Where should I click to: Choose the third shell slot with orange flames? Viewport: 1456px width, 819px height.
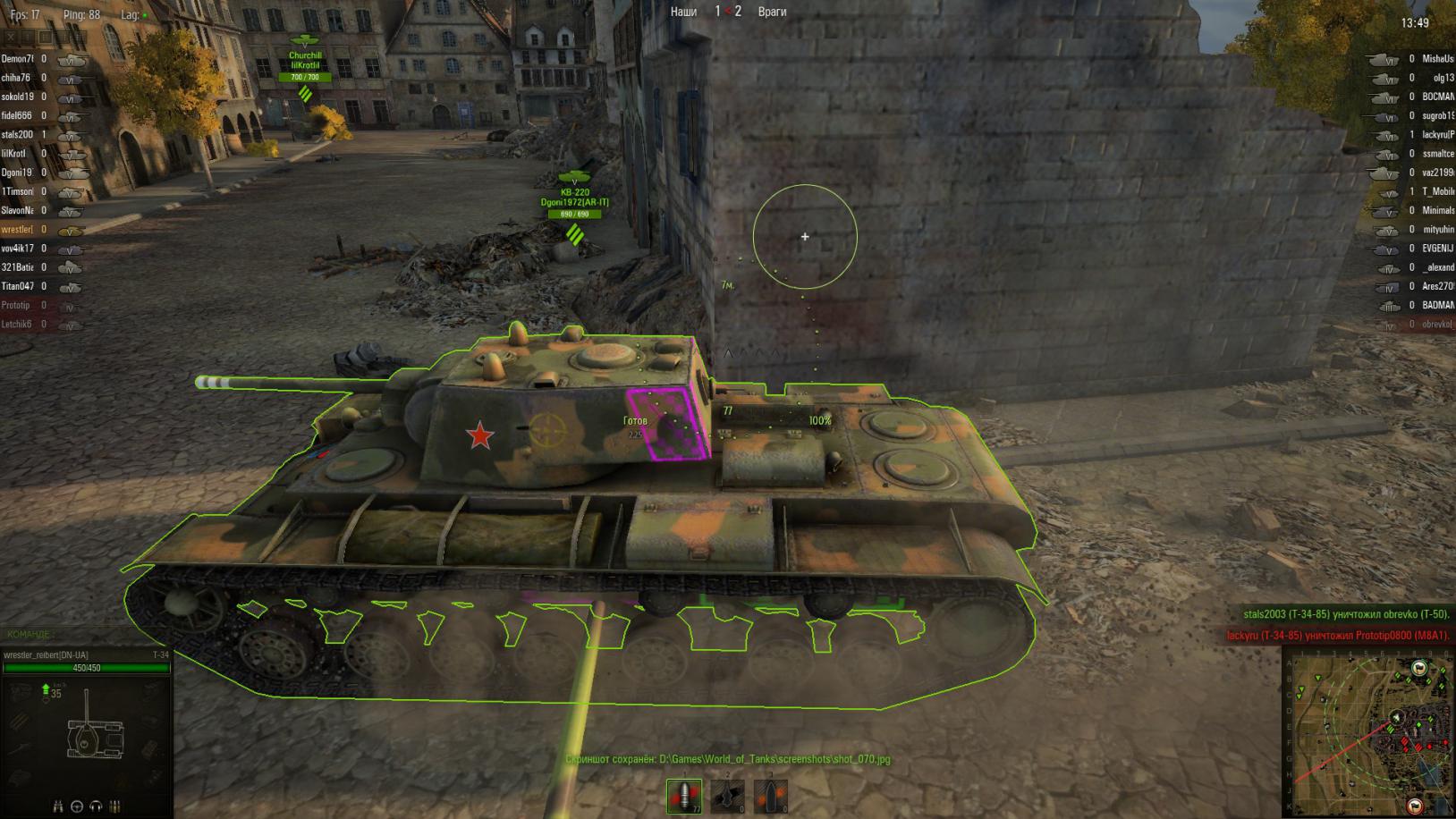click(x=770, y=795)
